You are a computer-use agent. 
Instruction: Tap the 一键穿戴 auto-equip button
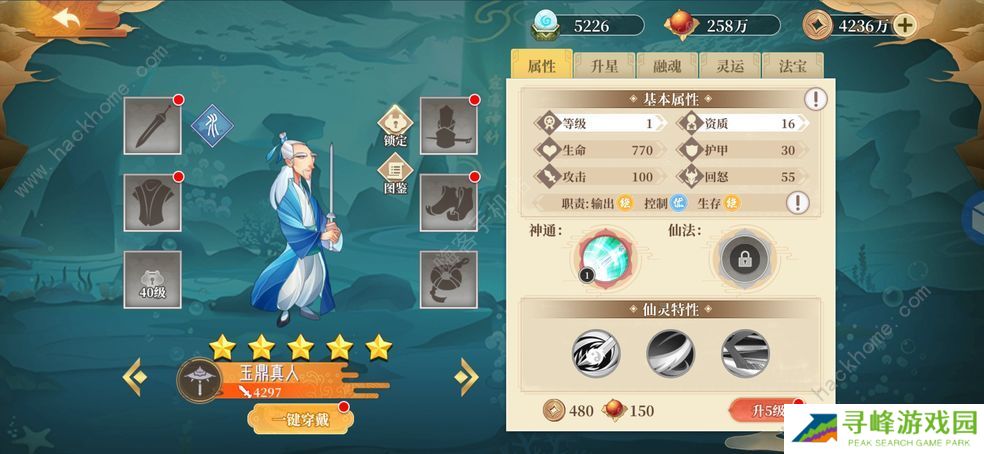point(296,419)
